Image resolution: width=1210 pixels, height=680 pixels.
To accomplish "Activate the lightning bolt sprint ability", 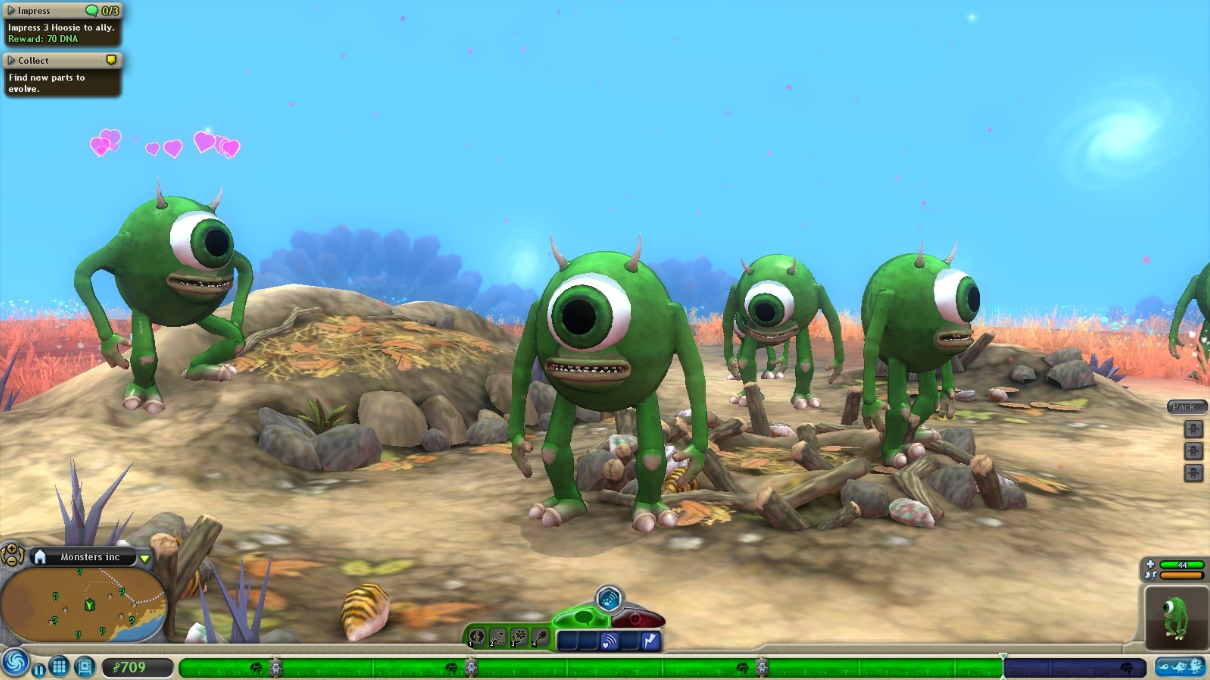I will [x=651, y=641].
